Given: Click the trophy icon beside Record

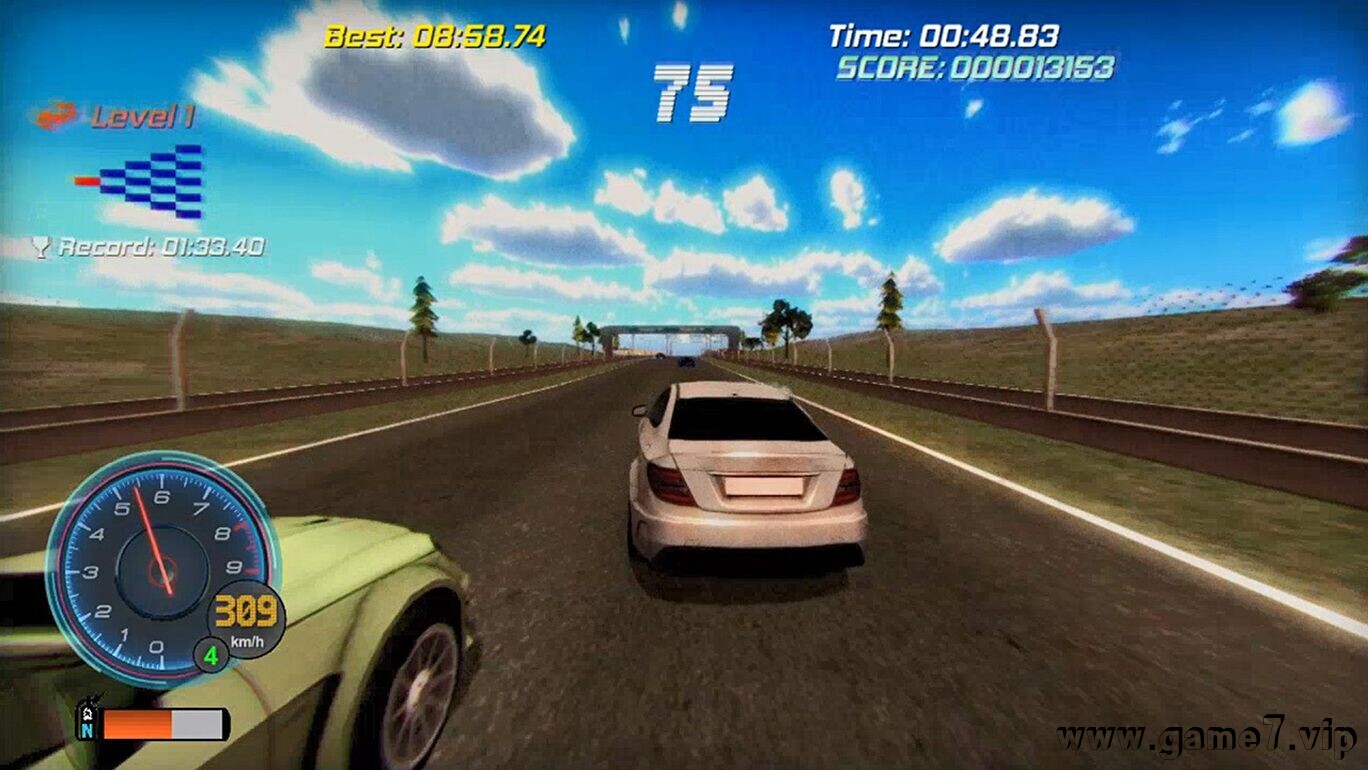Looking at the screenshot, I should coord(41,247).
